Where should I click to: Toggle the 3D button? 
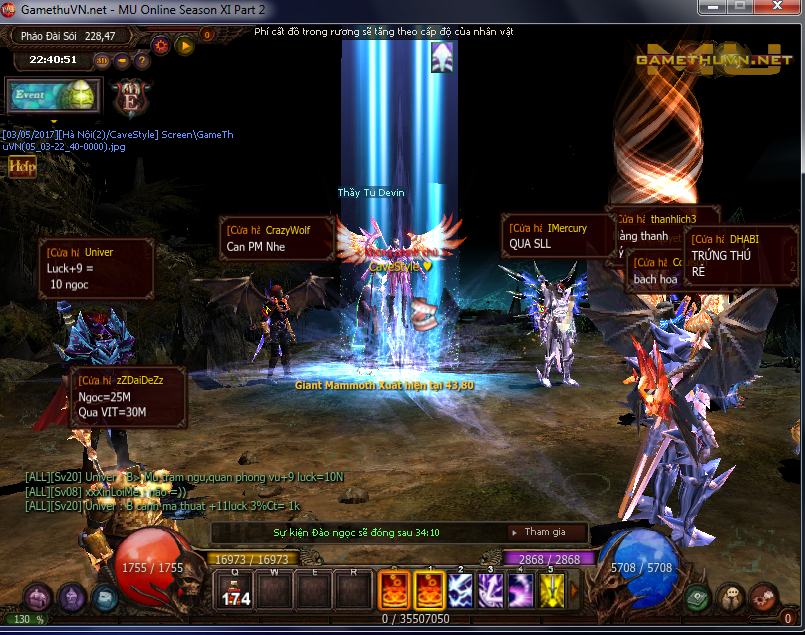tap(101, 60)
